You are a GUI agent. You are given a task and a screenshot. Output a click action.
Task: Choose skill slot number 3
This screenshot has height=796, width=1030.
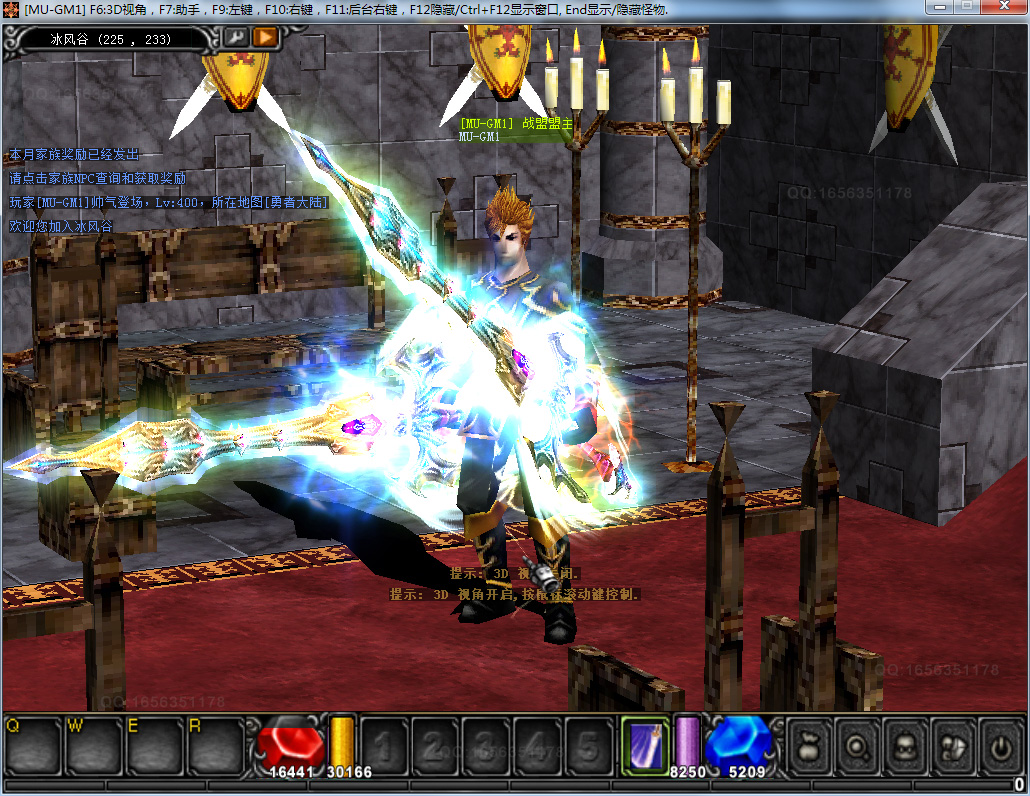click(x=485, y=746)
